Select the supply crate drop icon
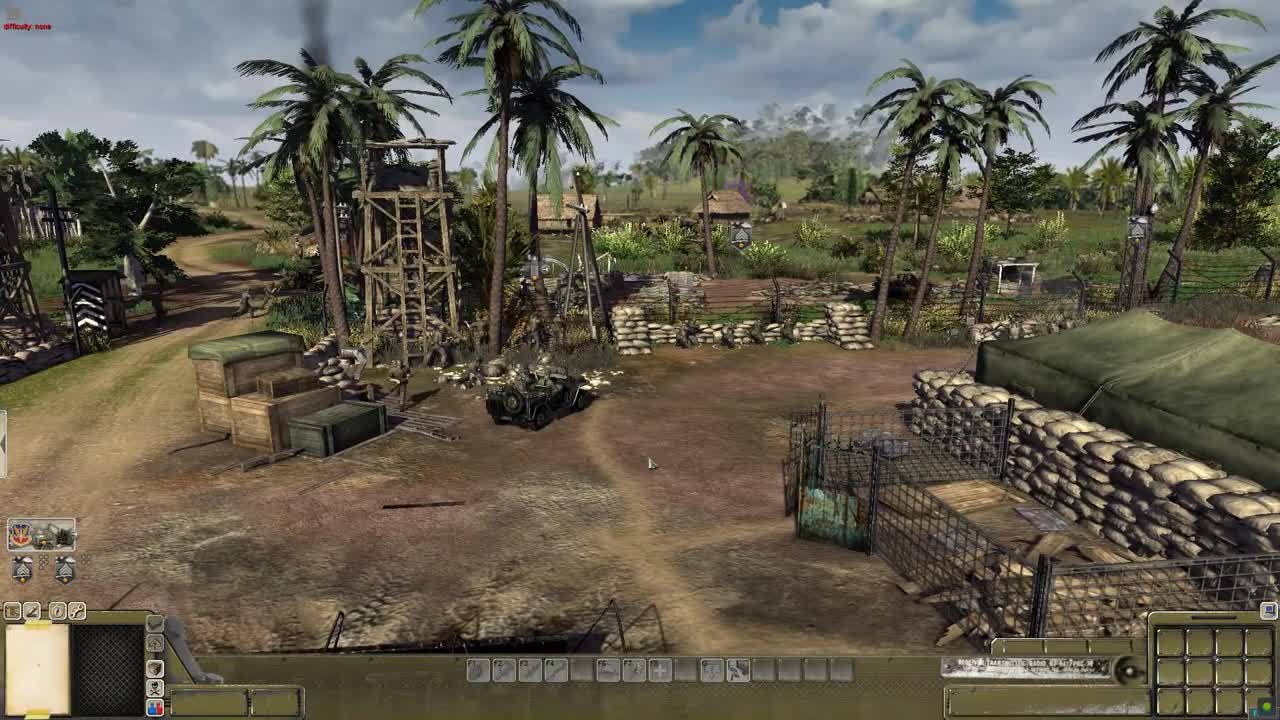The width and height of the screenshot is (1280, 720). pyautogui.click(x=155, y=624)
